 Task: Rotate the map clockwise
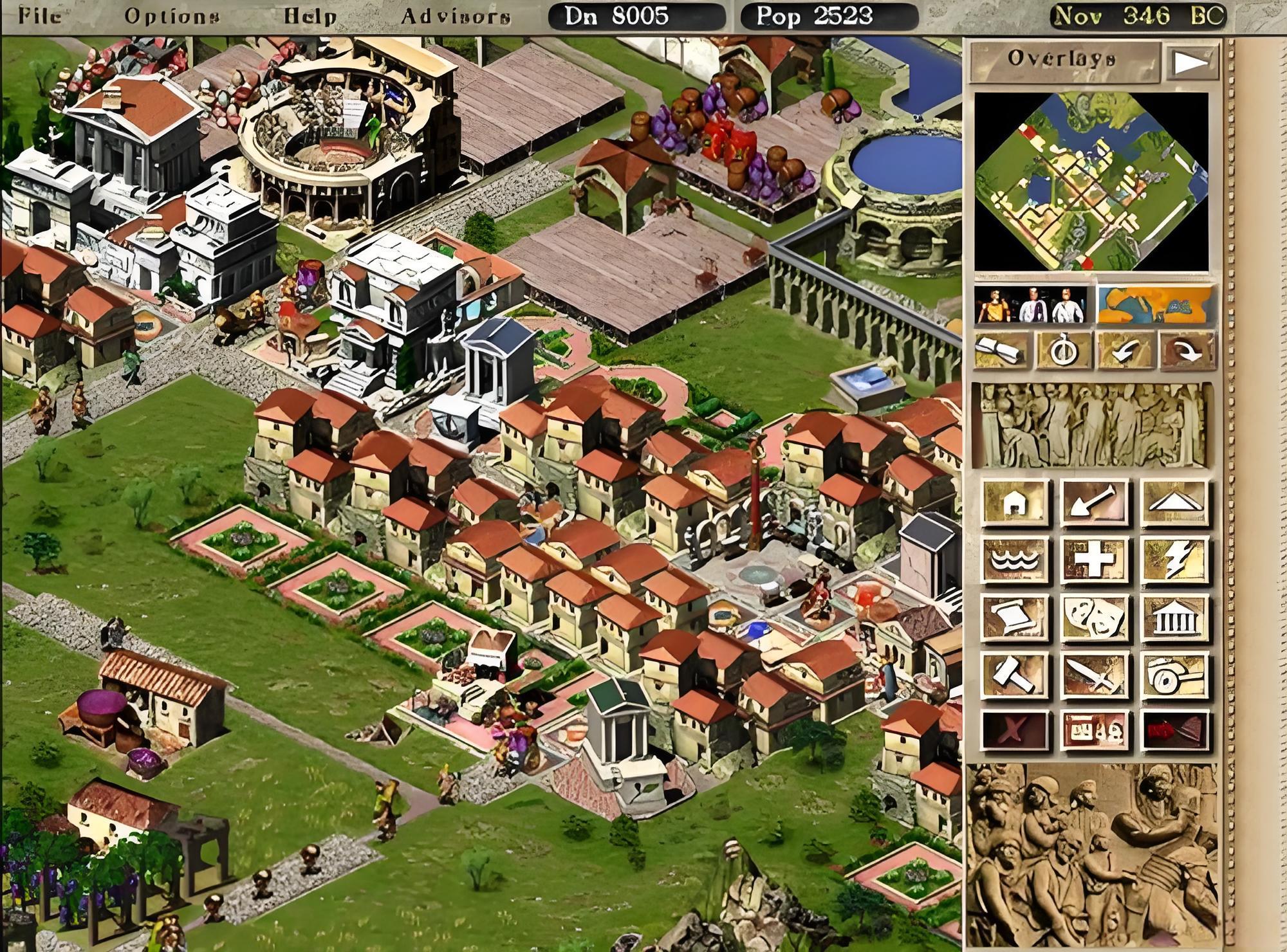(1187, 351)
